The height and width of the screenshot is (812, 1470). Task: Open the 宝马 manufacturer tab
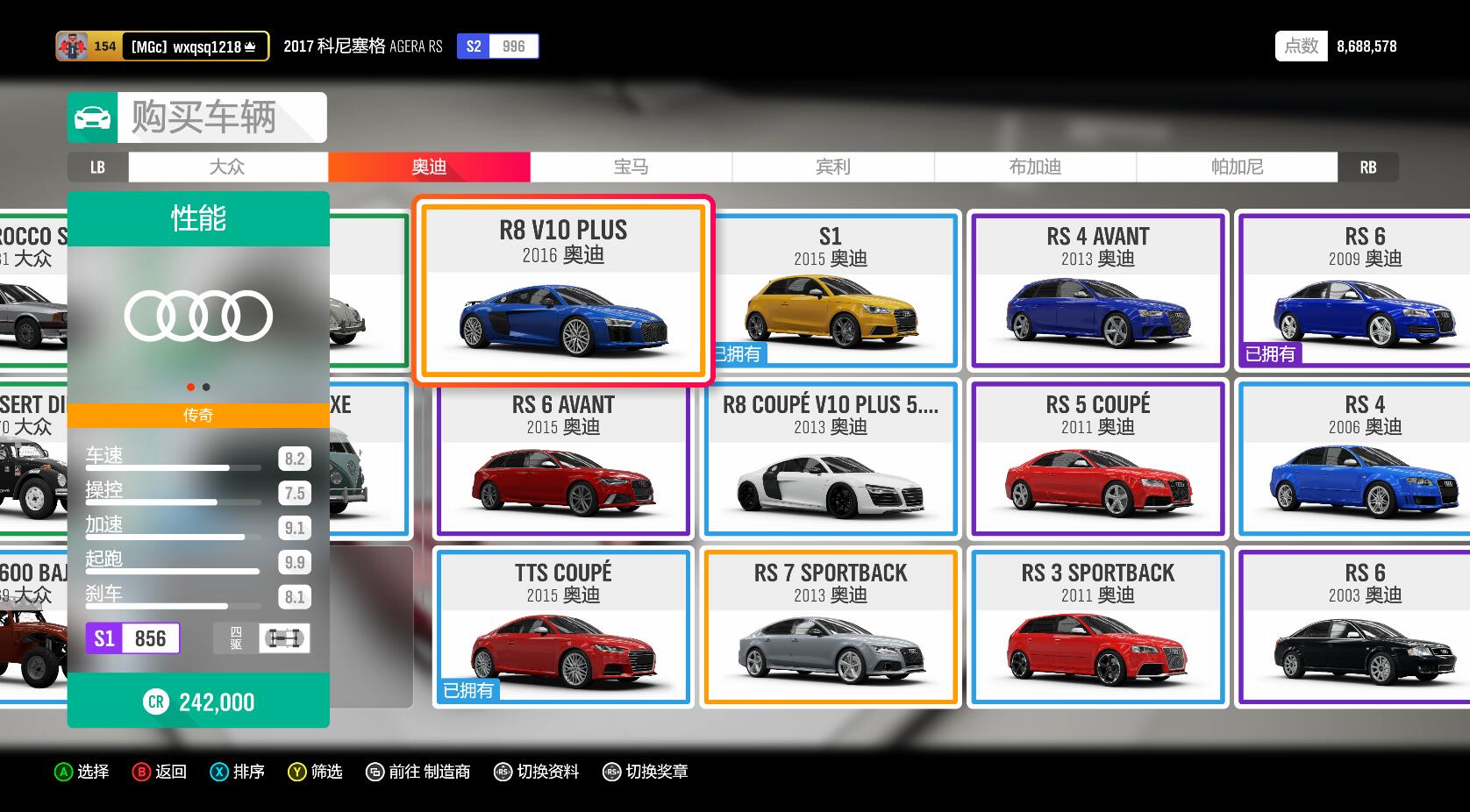tap(631, 167)
